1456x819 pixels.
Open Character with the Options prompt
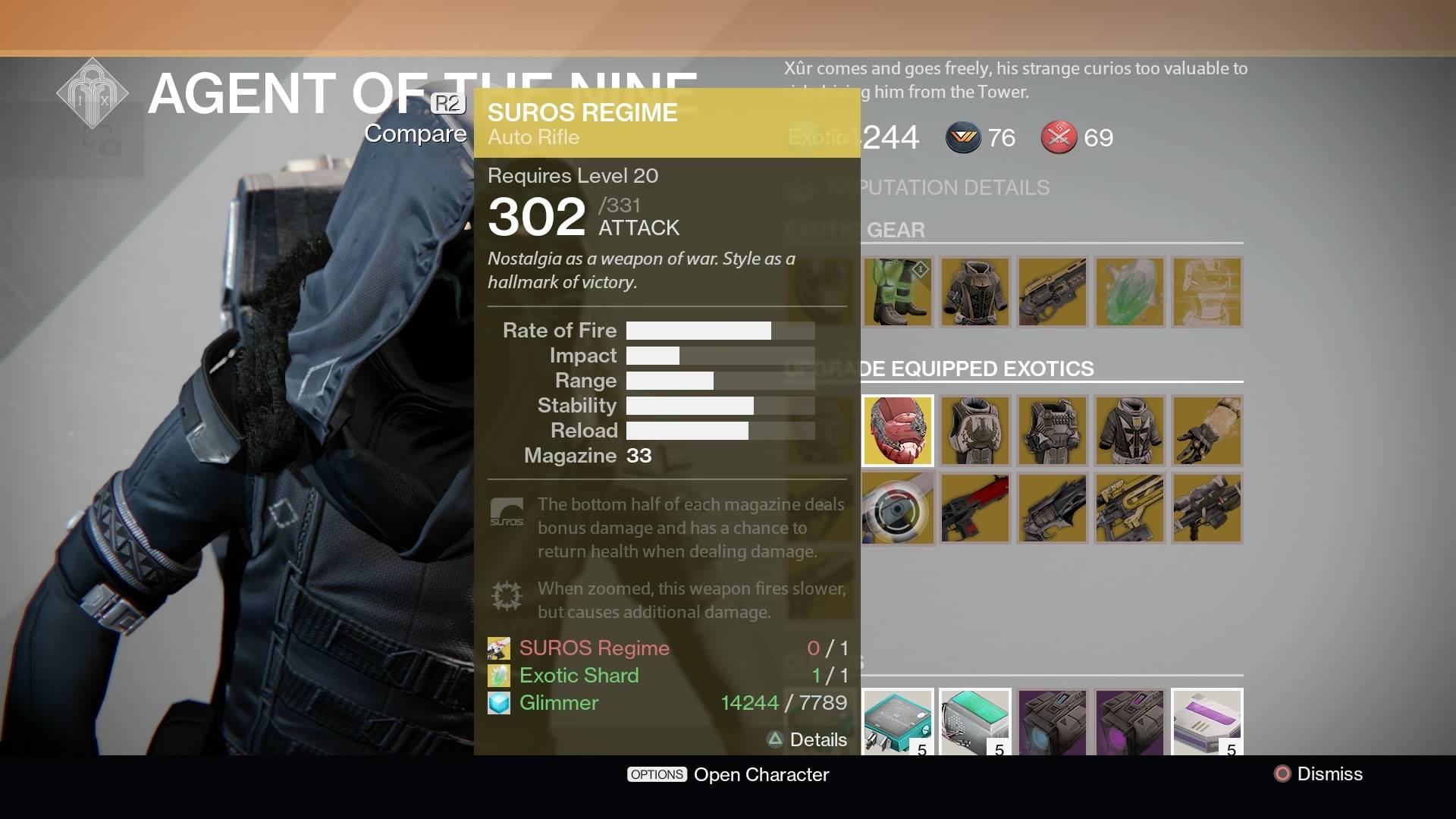tap(728, 774)
